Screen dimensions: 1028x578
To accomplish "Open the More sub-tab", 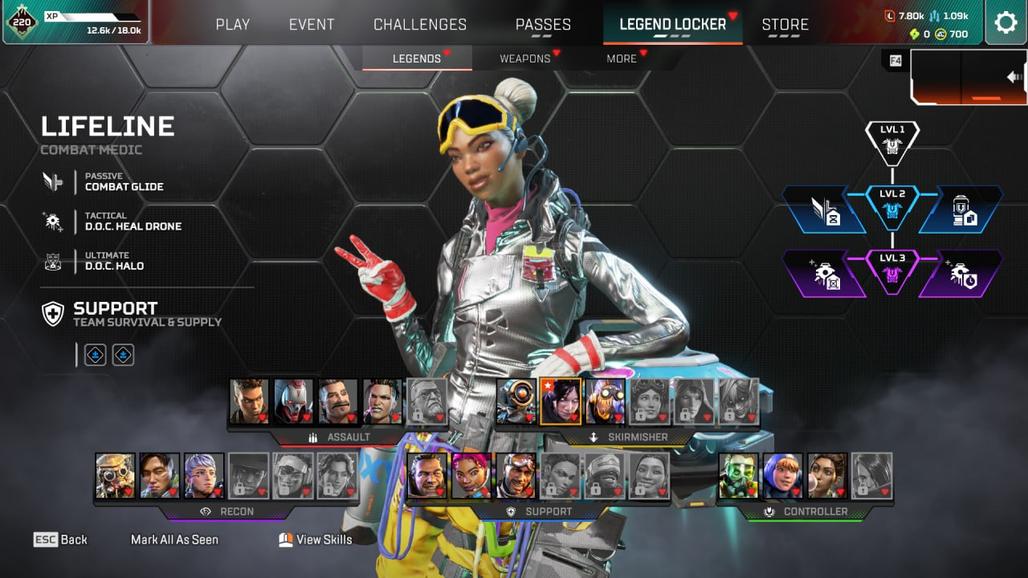I will 621,59.
